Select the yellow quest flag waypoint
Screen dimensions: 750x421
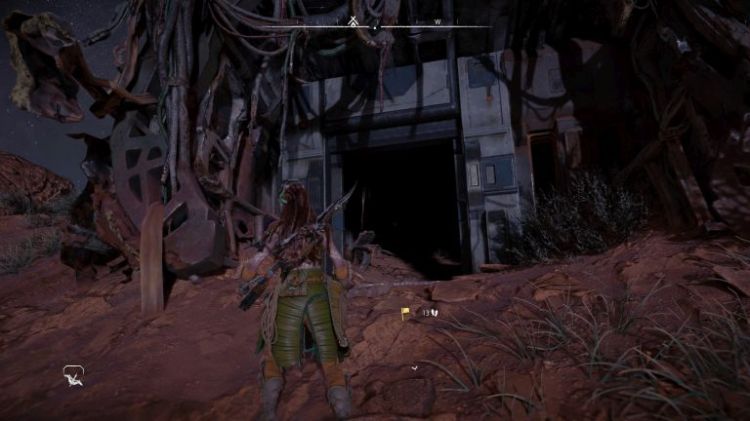405,313
